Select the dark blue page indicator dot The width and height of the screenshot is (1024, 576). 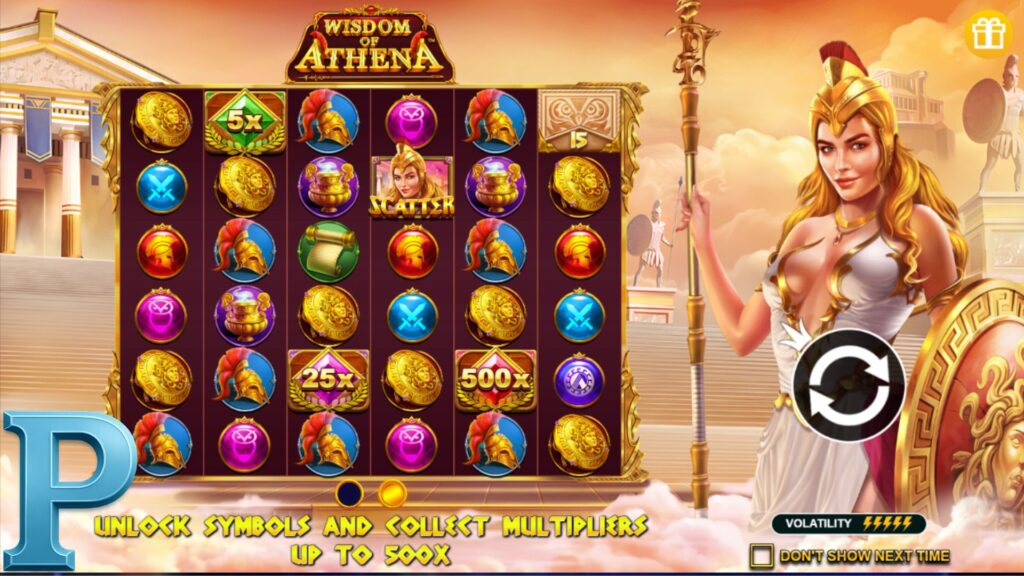click(350, 493)
